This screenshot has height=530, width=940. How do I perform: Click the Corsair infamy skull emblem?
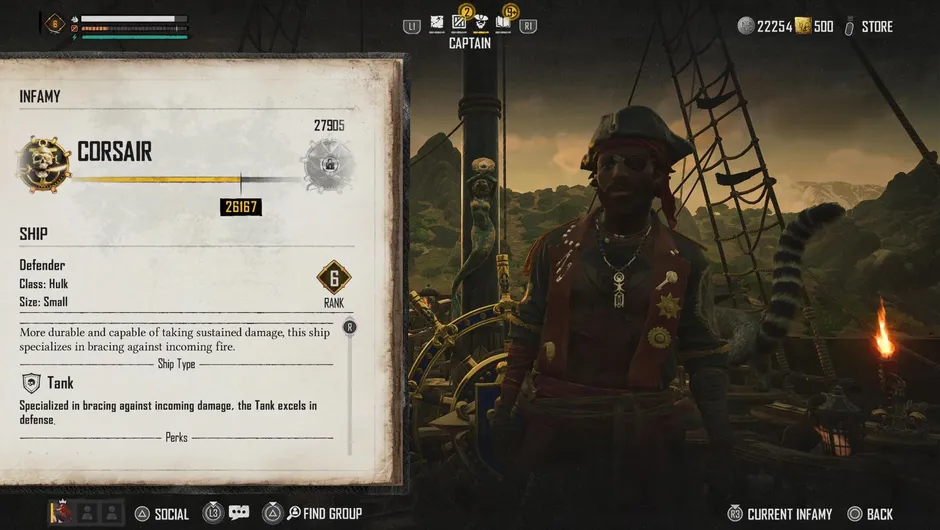pos(43,163)
